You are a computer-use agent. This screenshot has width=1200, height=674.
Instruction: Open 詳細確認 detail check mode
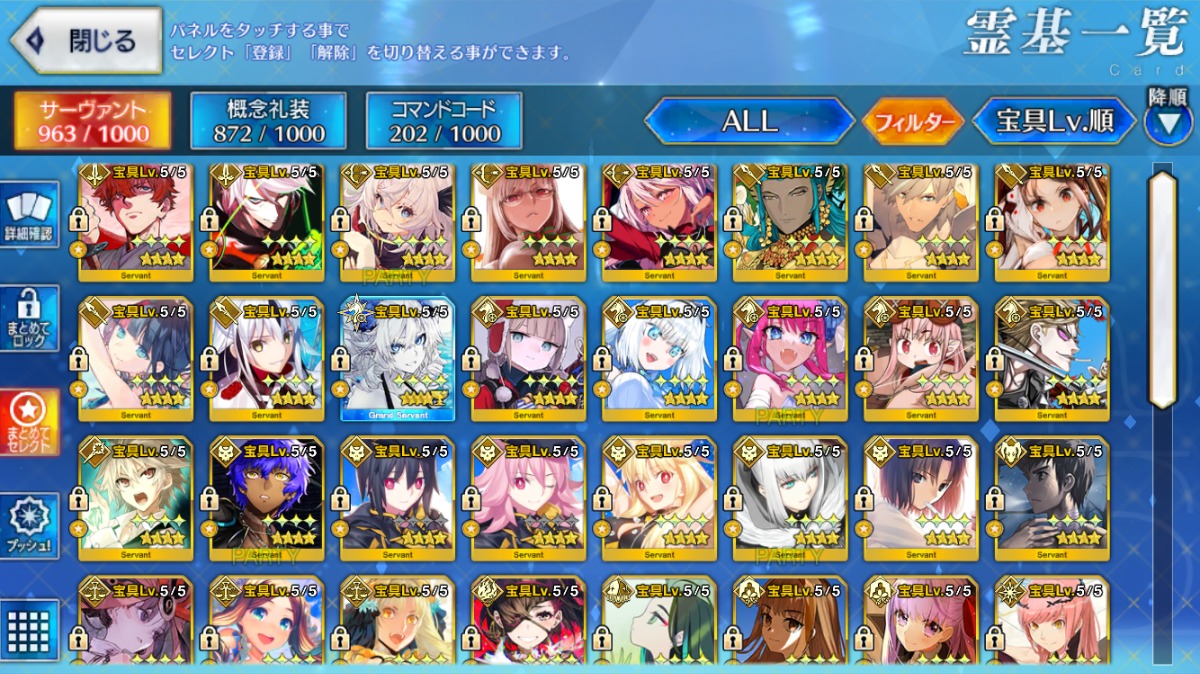(31, 214)
